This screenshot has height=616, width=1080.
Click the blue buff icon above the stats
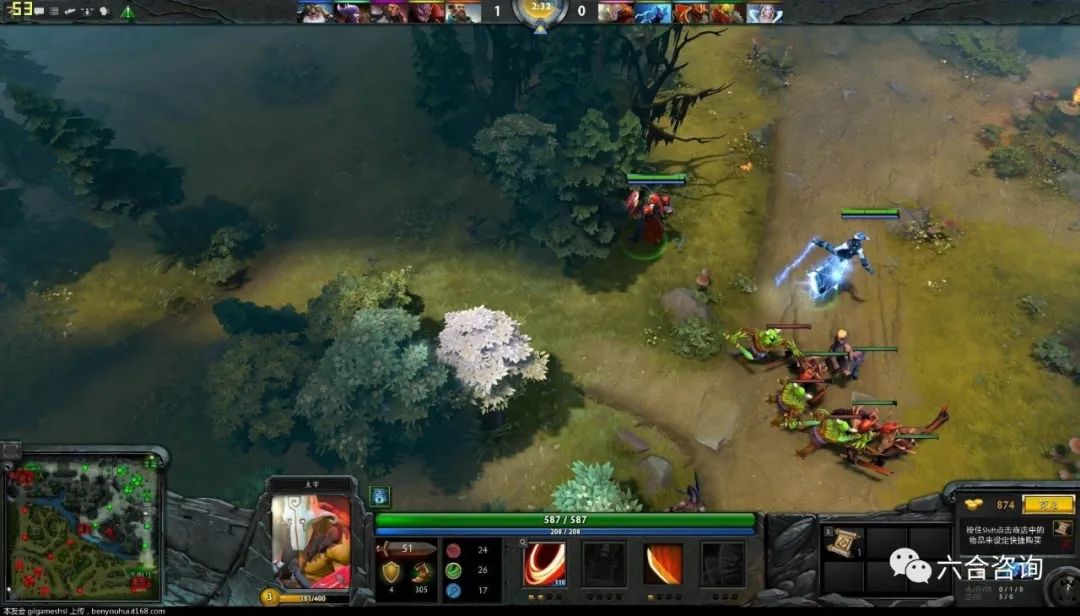click(x=380, y=495)
